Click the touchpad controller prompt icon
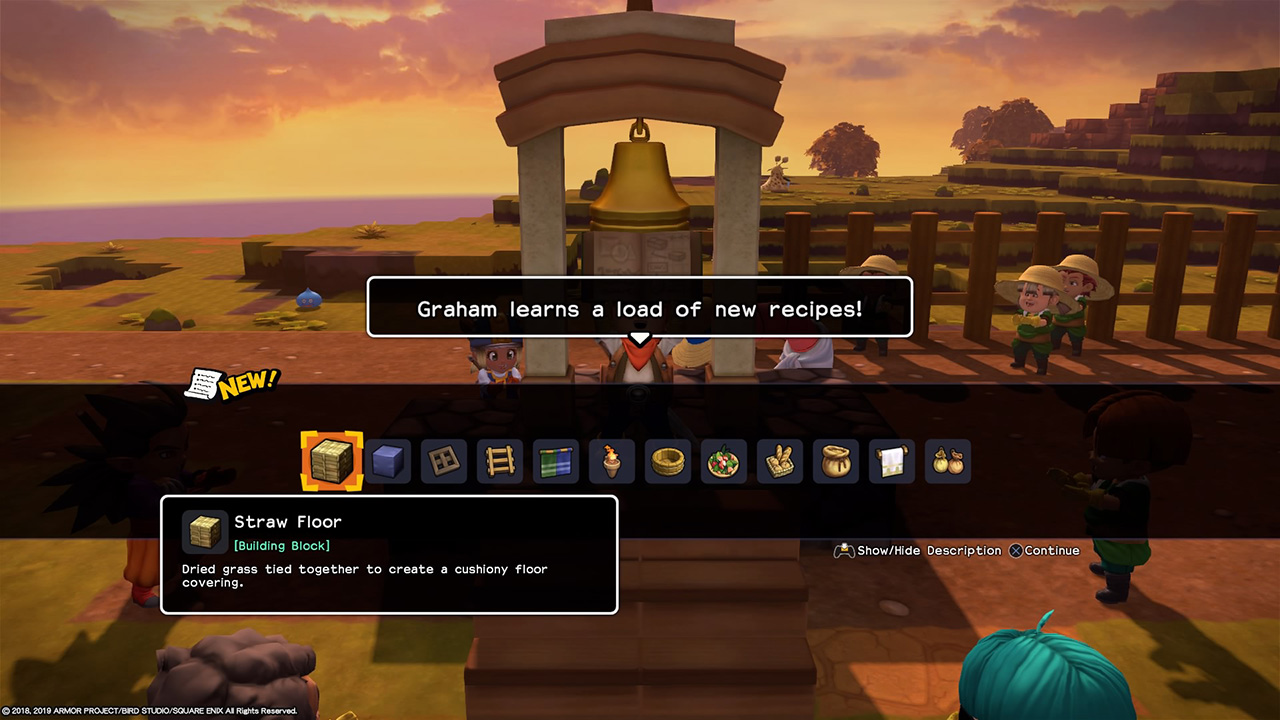 [845, 550]
